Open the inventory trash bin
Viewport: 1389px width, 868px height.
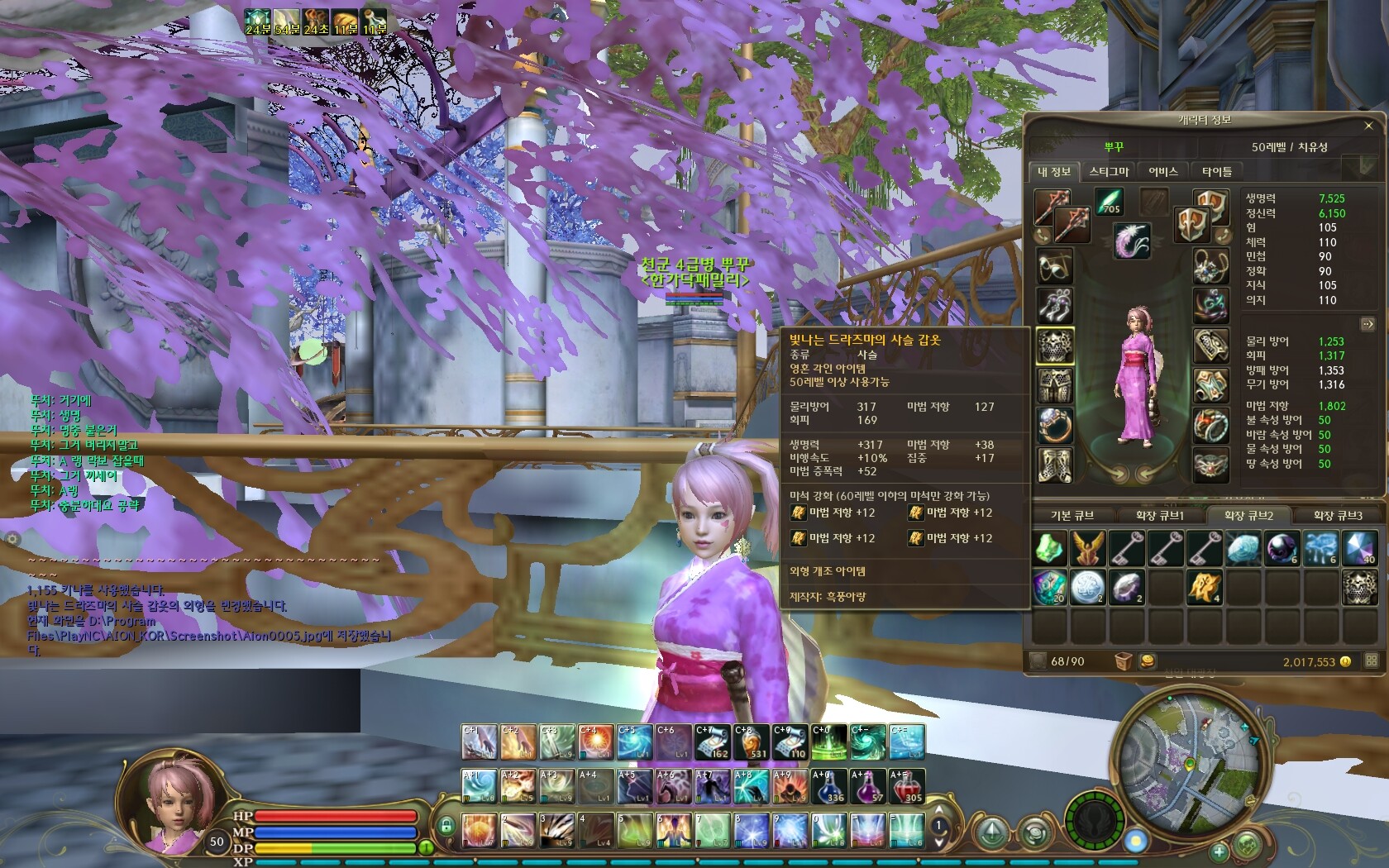pos(1123,661)
